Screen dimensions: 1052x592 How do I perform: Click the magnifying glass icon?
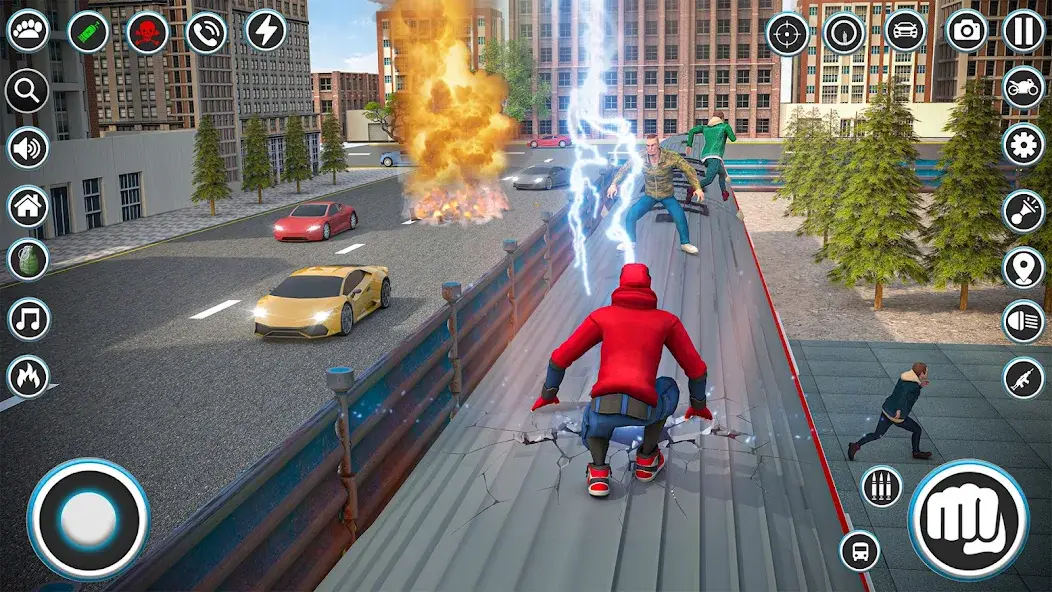(x=28, y=92)
